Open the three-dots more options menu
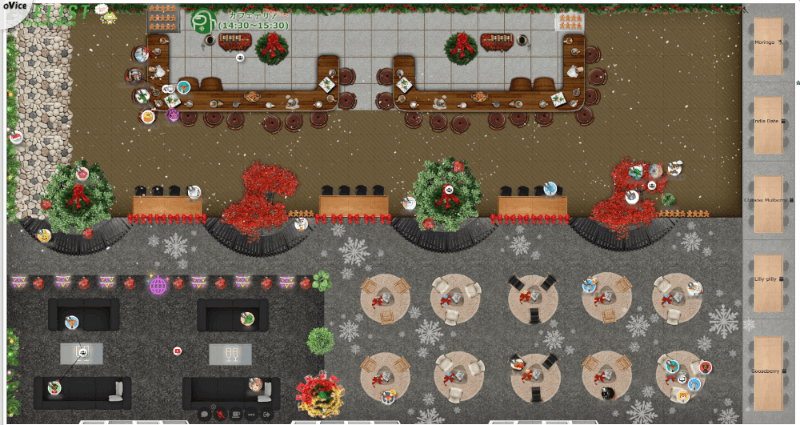The height and width of the screenshot is (425, 800). click(252, 414)
